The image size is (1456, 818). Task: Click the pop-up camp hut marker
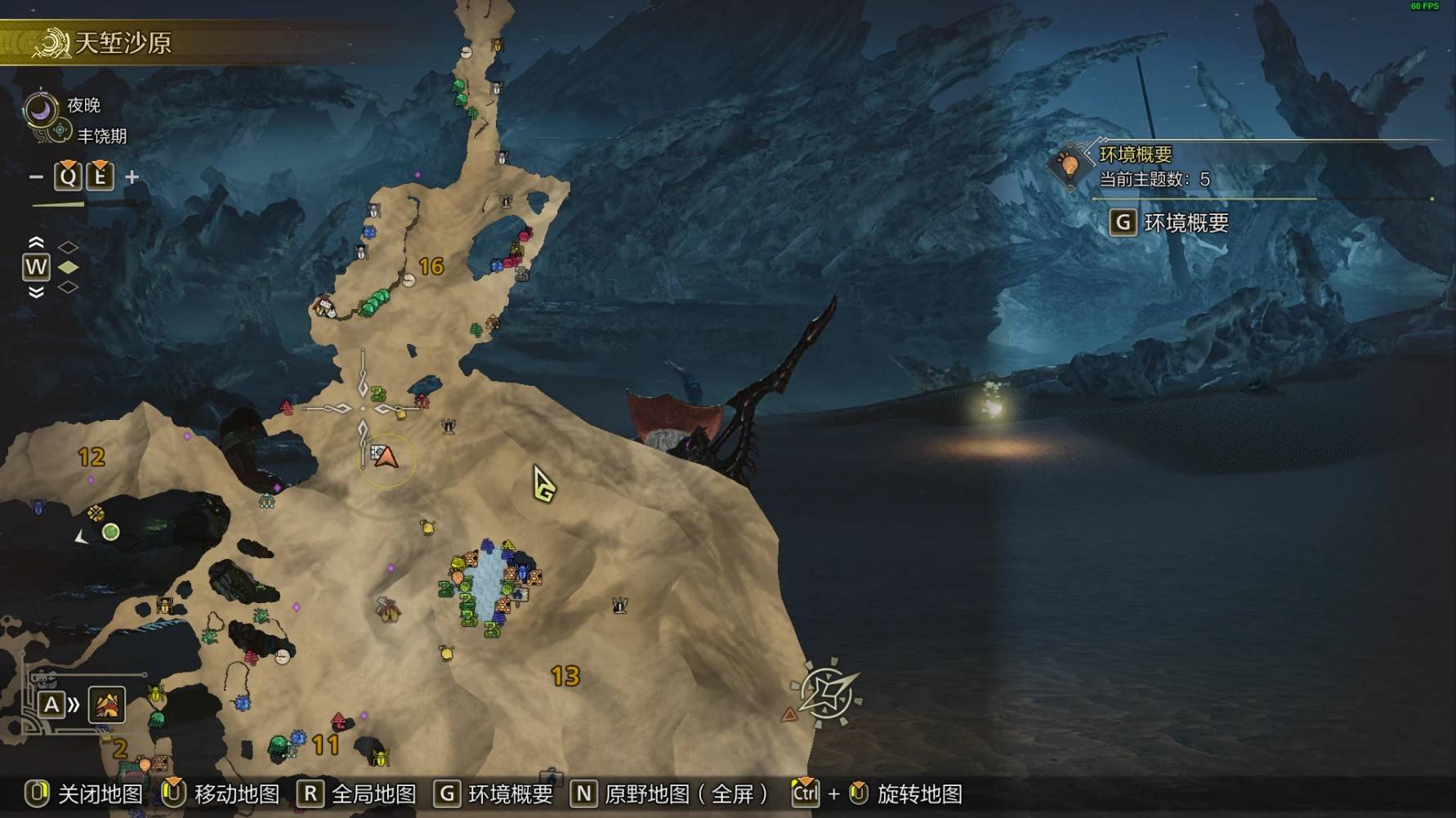(388, 610)
